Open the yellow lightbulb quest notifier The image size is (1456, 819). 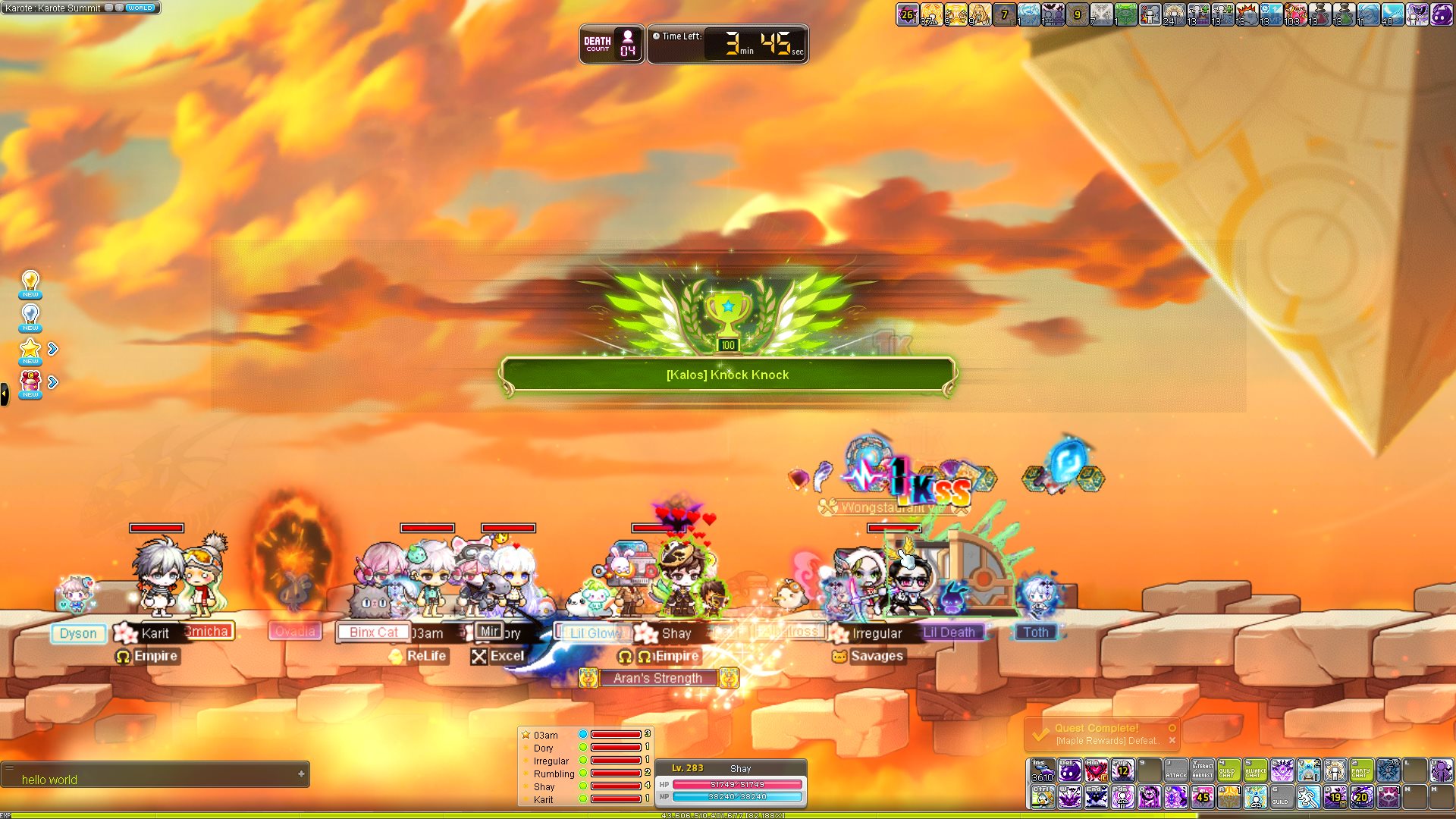(x=30, y=284)
